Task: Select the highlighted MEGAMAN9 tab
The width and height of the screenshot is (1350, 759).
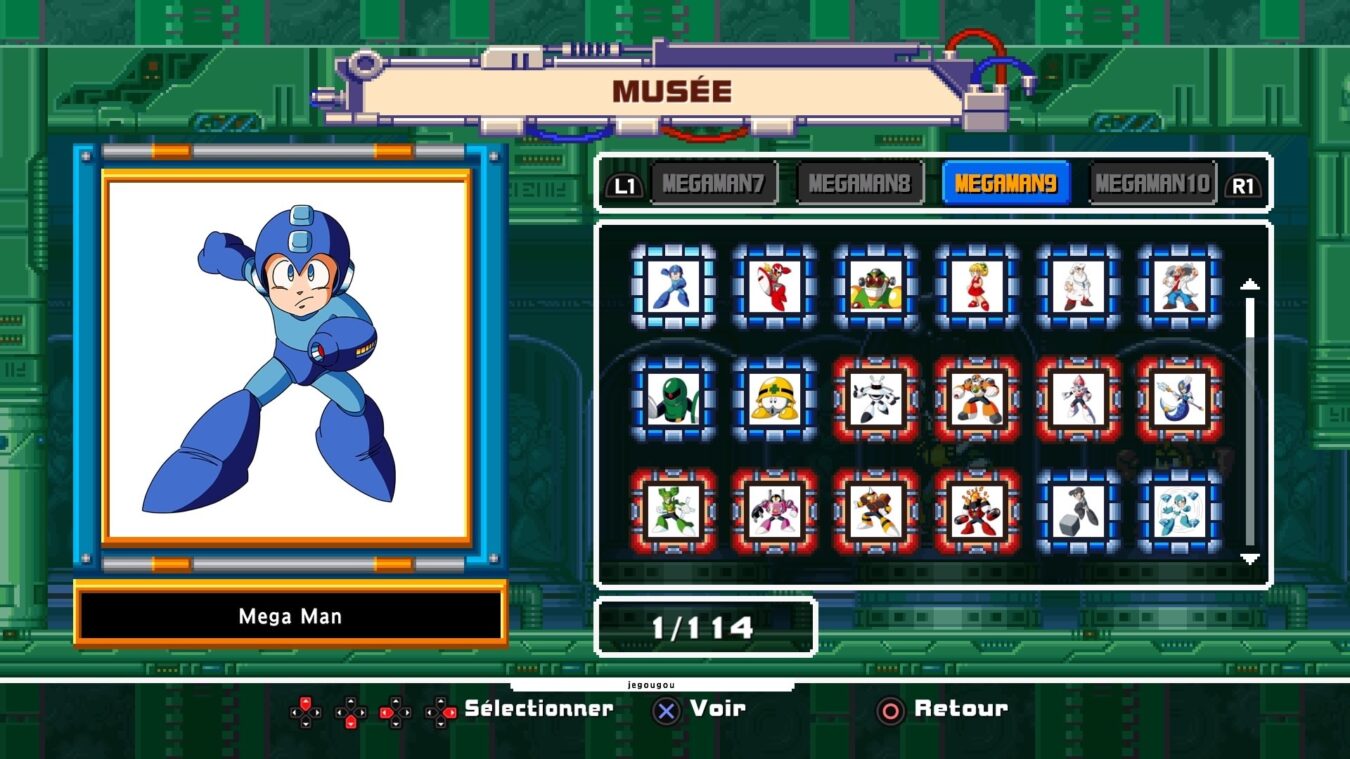Action: [1005, 184]
